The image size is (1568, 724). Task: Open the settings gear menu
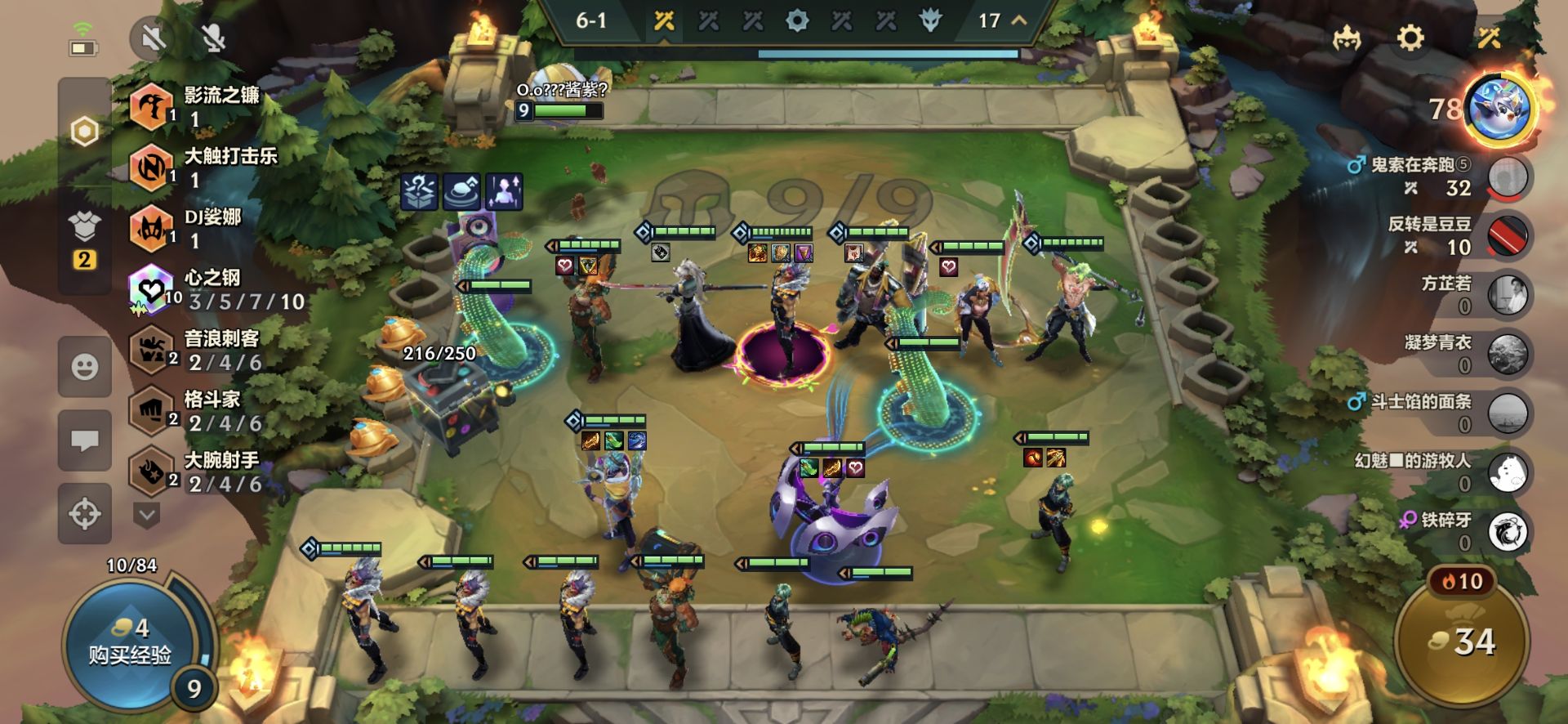pyautogui.click(x=1410, y=38)
